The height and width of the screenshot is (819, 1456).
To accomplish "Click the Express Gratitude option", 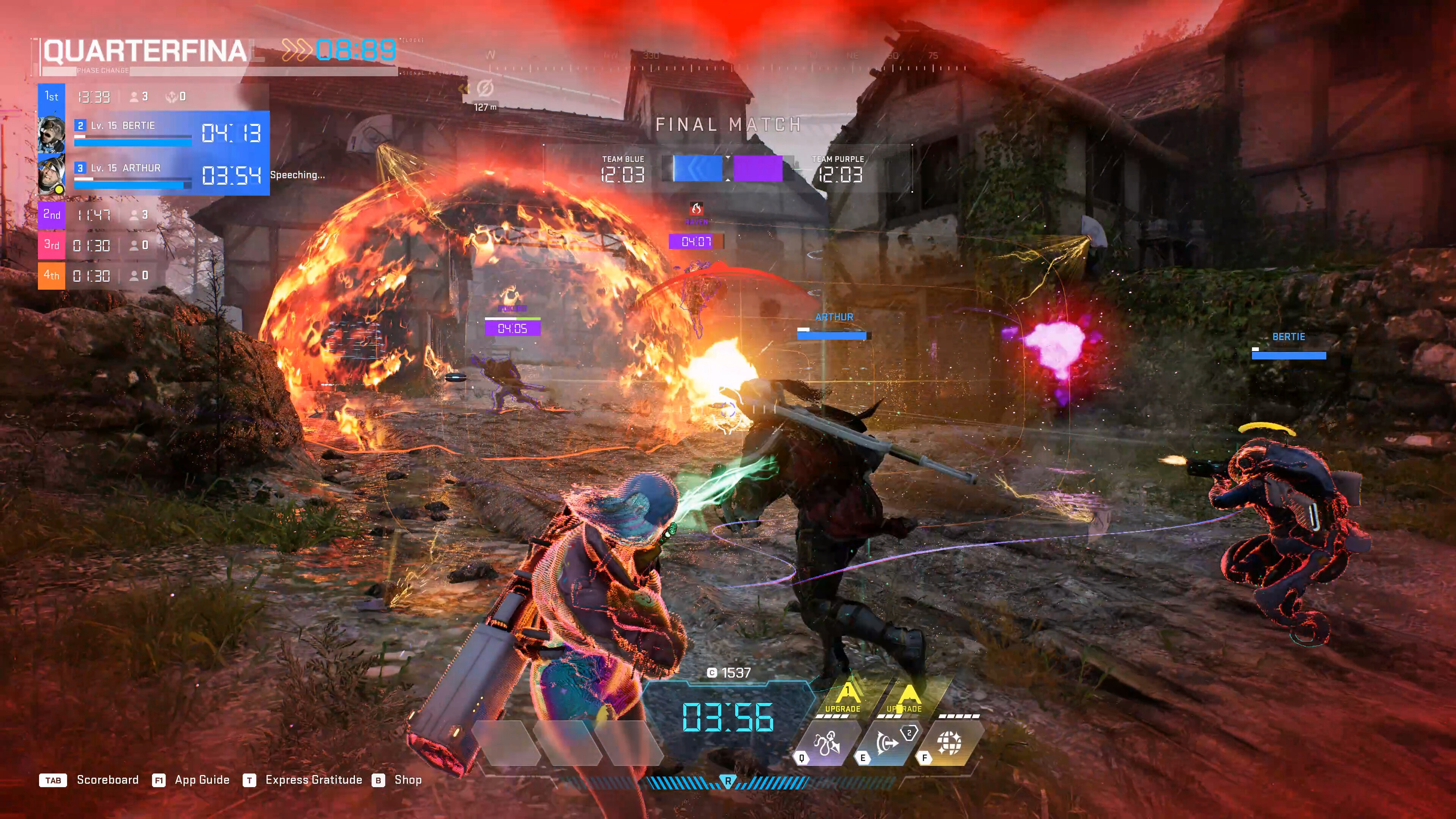I will [314, 780].
